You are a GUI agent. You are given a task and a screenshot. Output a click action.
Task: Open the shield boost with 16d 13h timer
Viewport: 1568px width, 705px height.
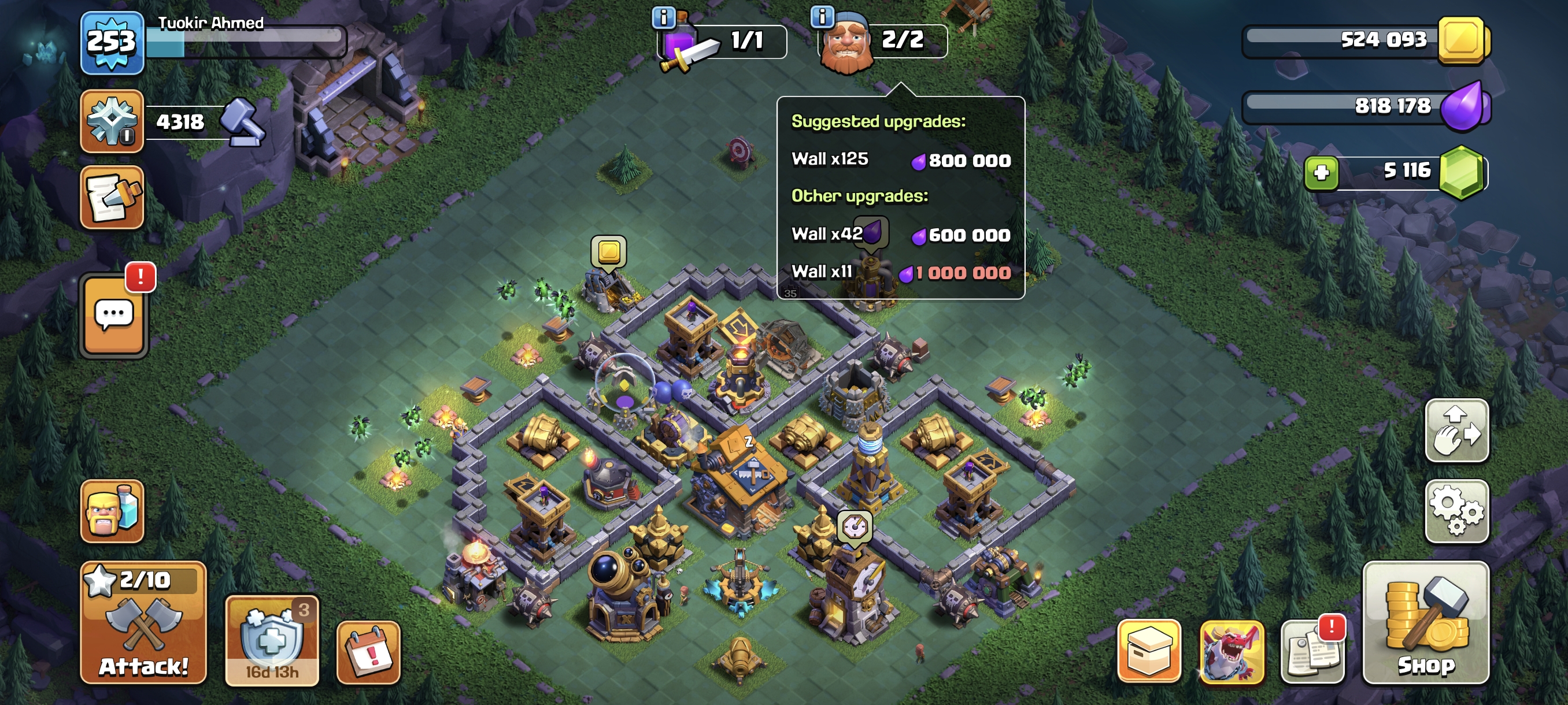point(272,641)
